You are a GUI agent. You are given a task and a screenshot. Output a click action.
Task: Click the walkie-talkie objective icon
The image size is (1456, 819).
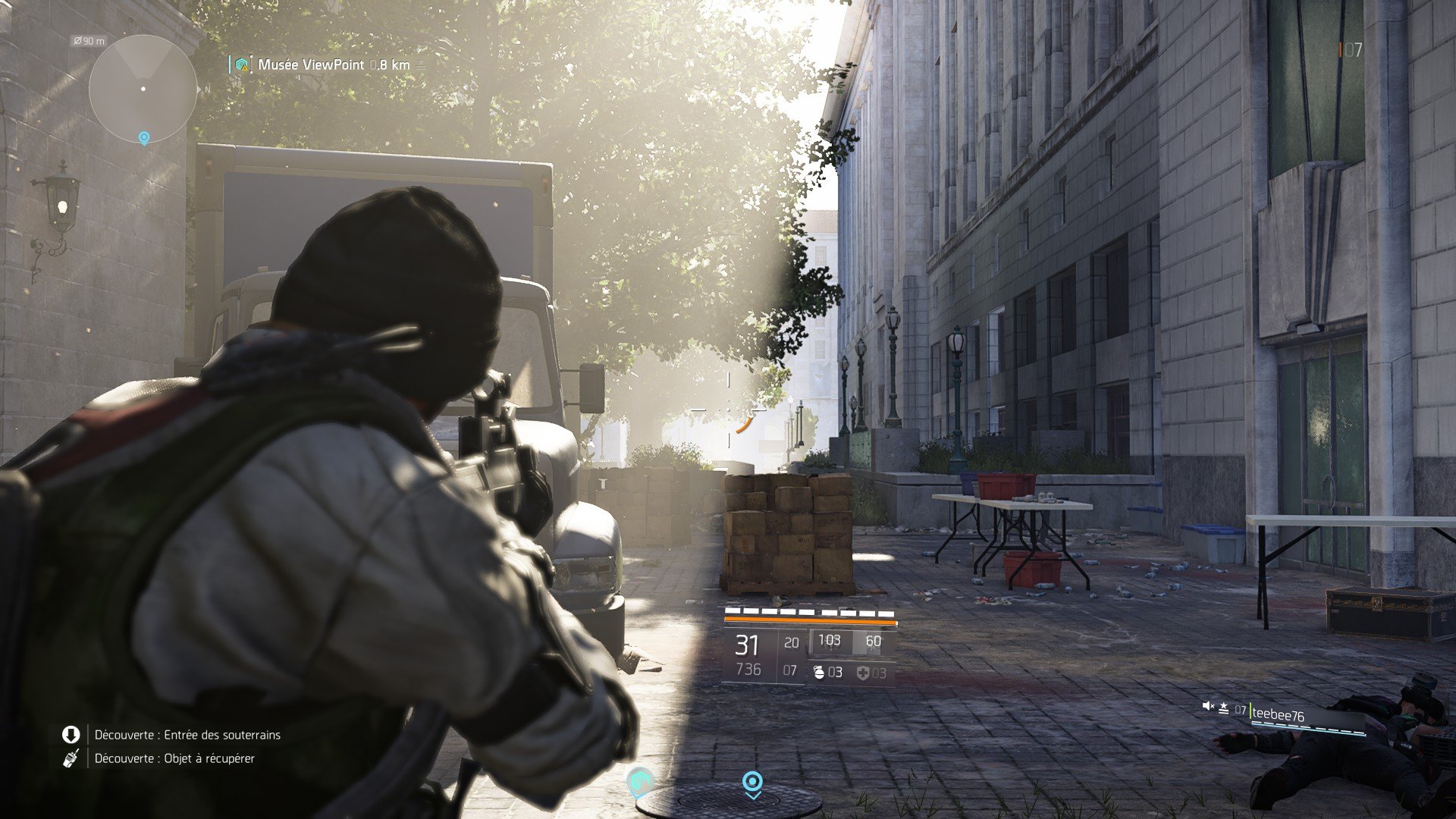point(71,758)
